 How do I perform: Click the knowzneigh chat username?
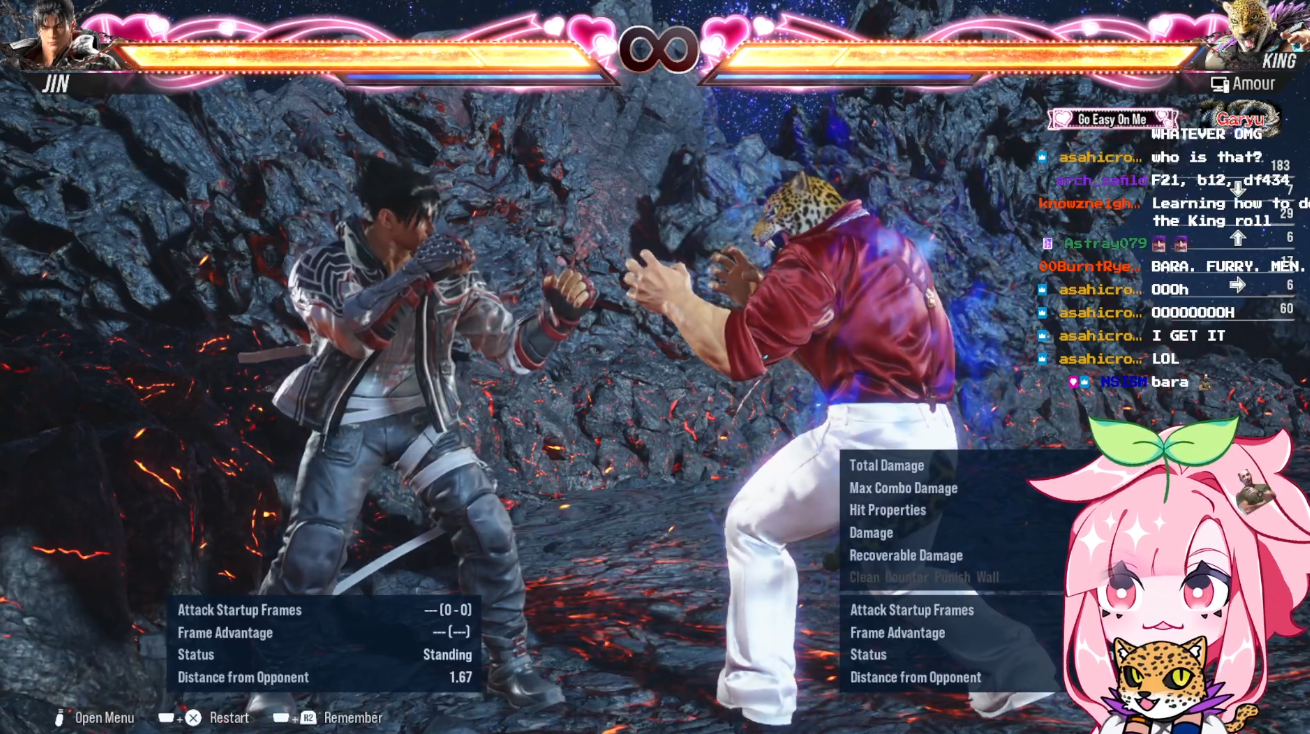(x=1089, y=203)
